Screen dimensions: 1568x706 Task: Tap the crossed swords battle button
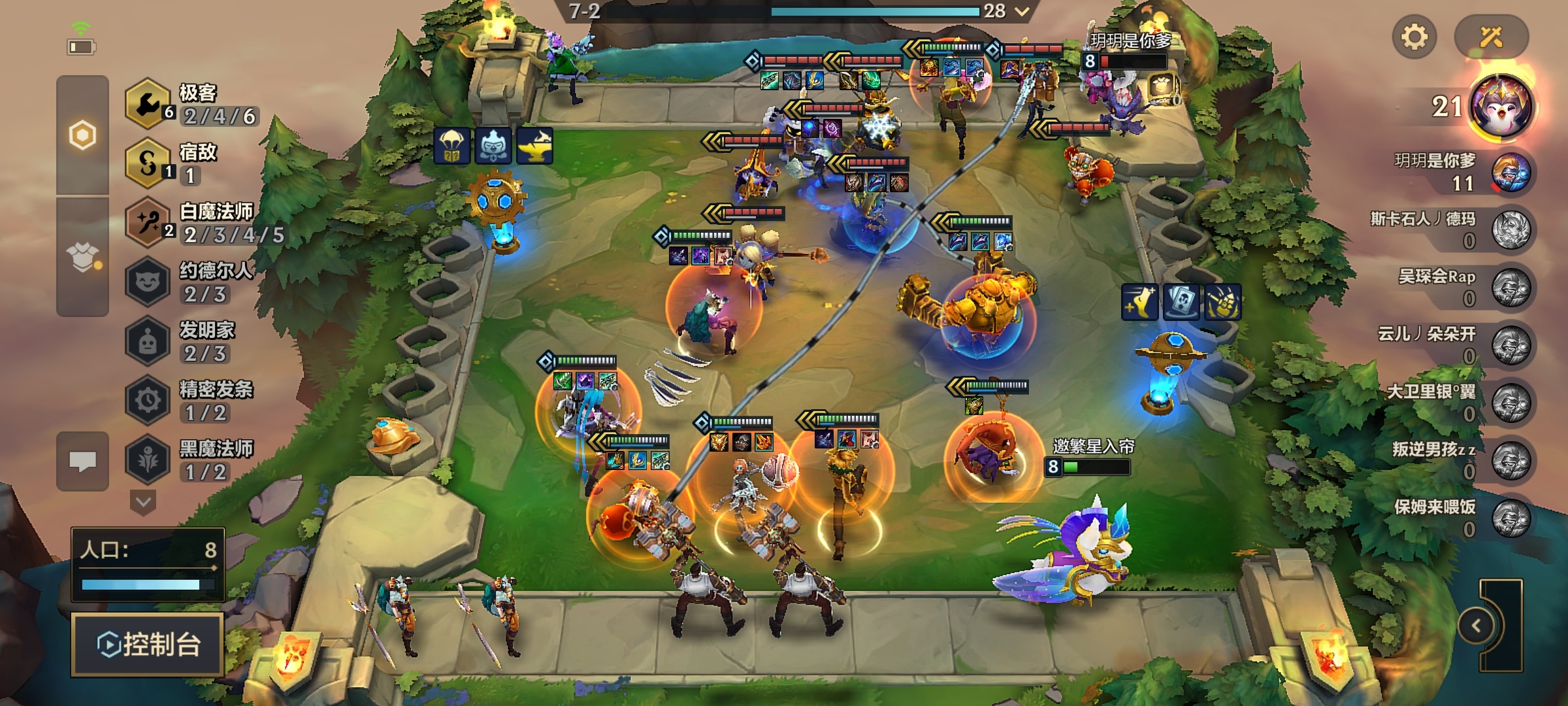click(1491, 37)
